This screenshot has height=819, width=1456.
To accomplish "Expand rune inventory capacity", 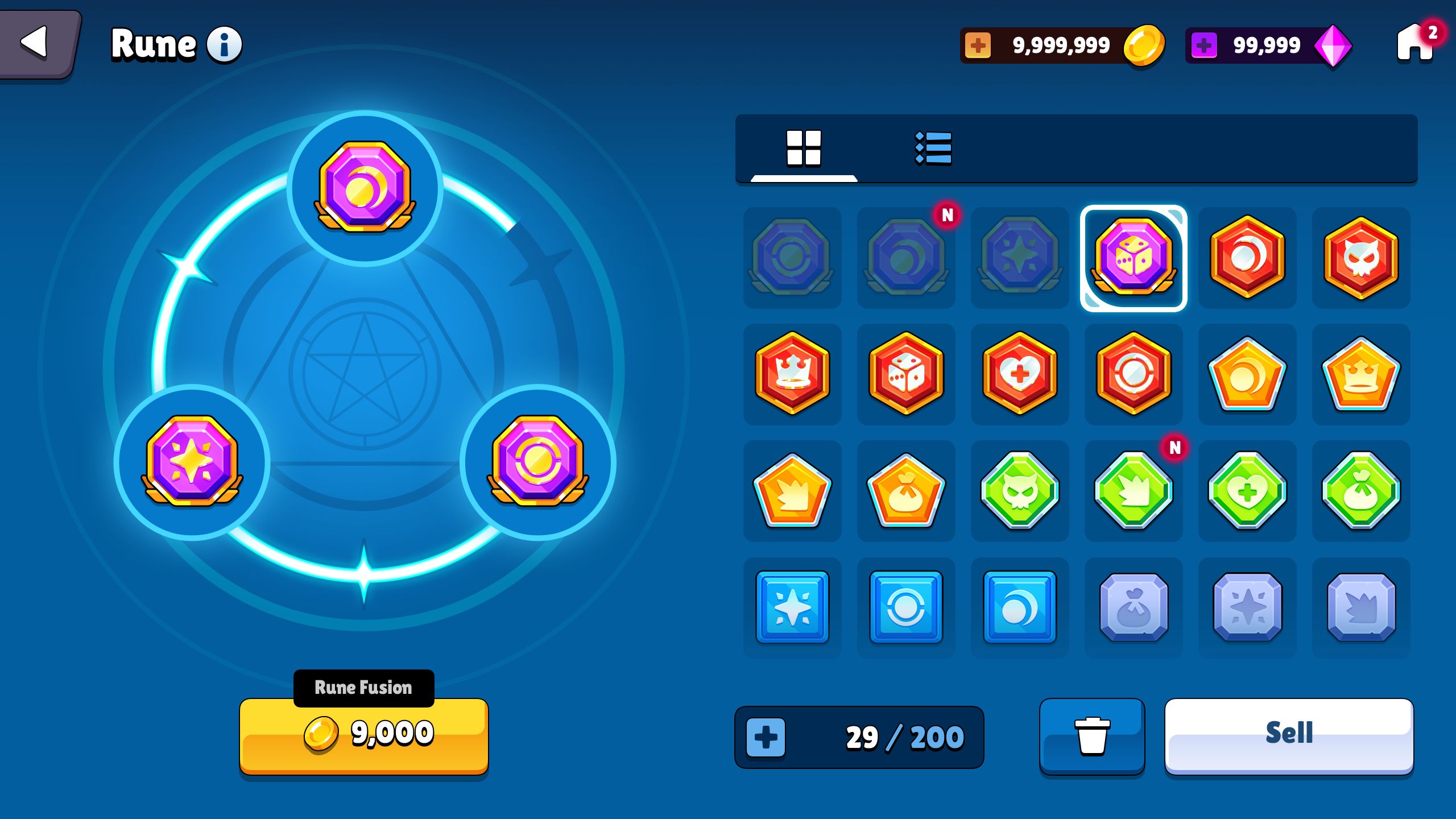I will point(766,738).
